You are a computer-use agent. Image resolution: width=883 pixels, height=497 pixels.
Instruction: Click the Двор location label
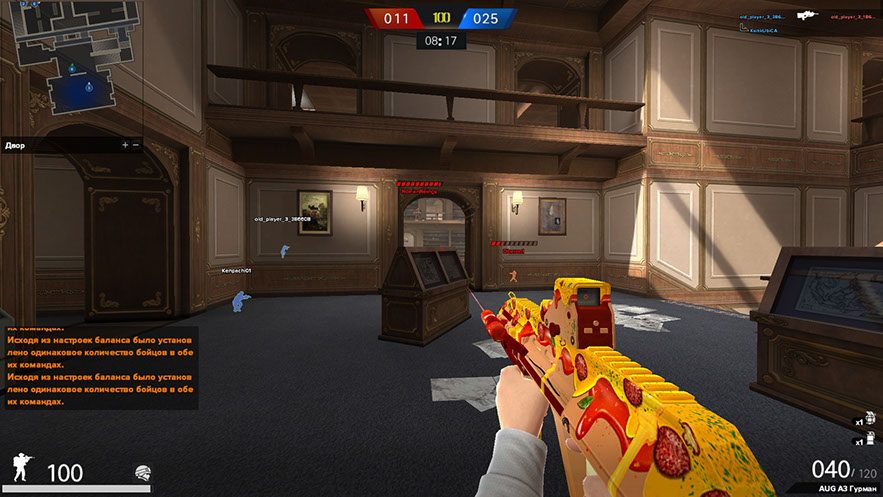point(16,145)
